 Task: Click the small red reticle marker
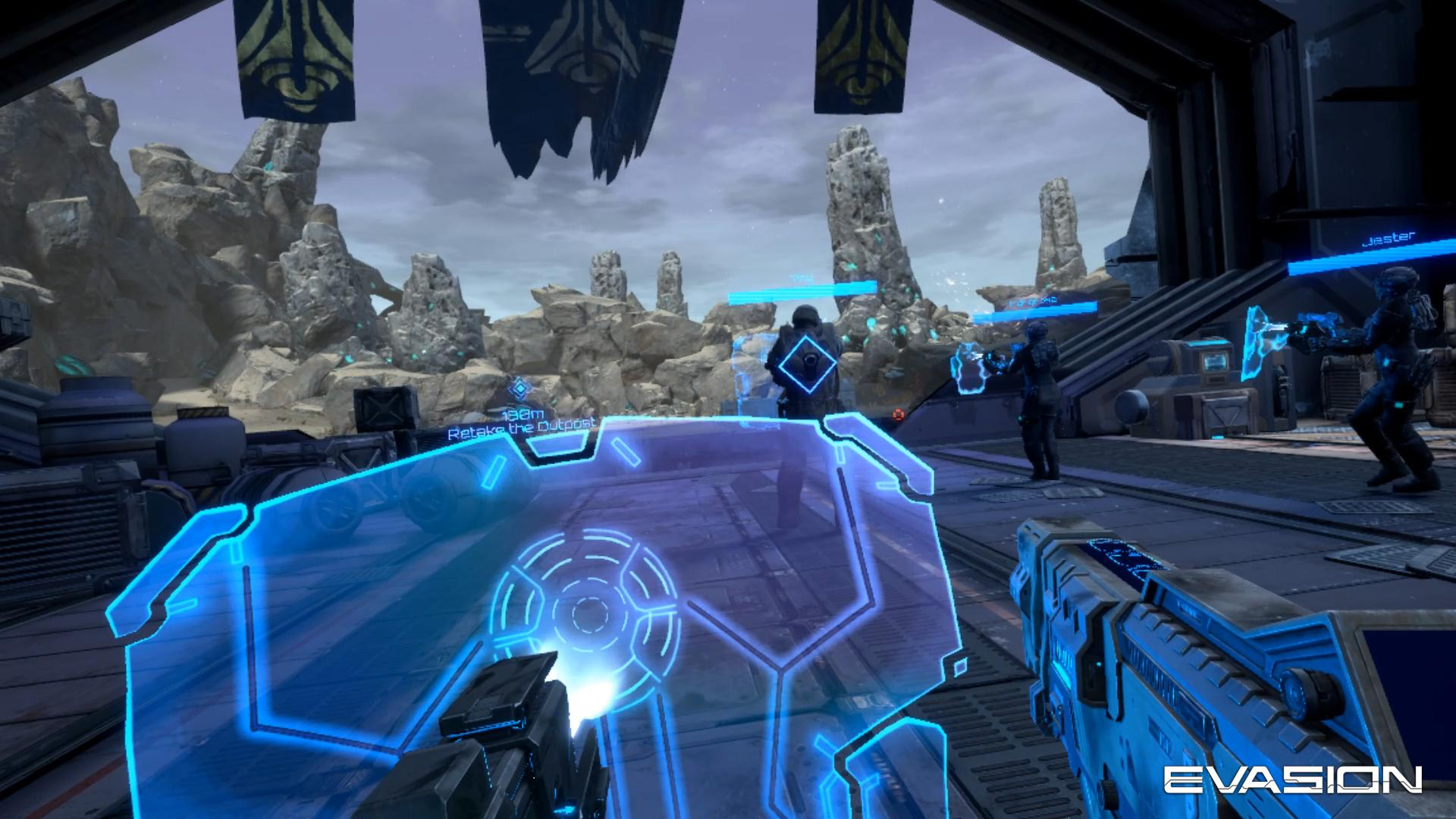coord(899,415)
